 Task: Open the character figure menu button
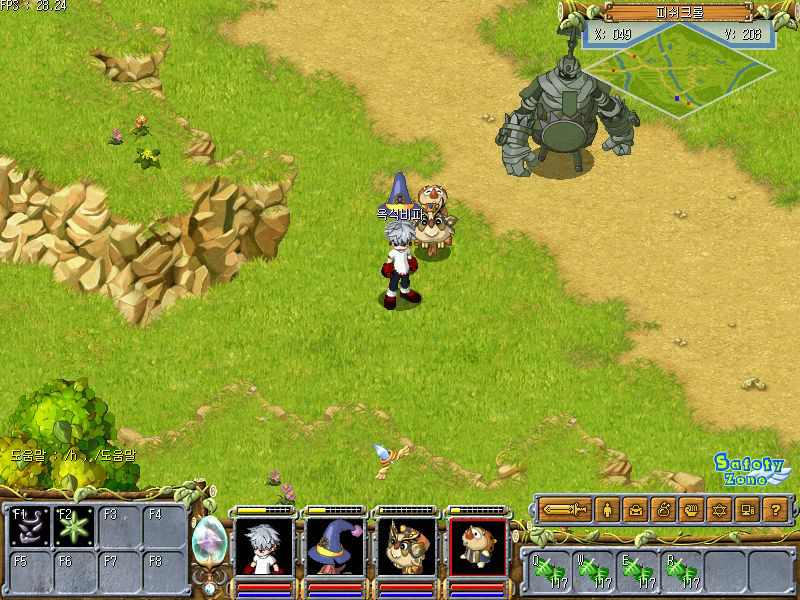point(607,510)
